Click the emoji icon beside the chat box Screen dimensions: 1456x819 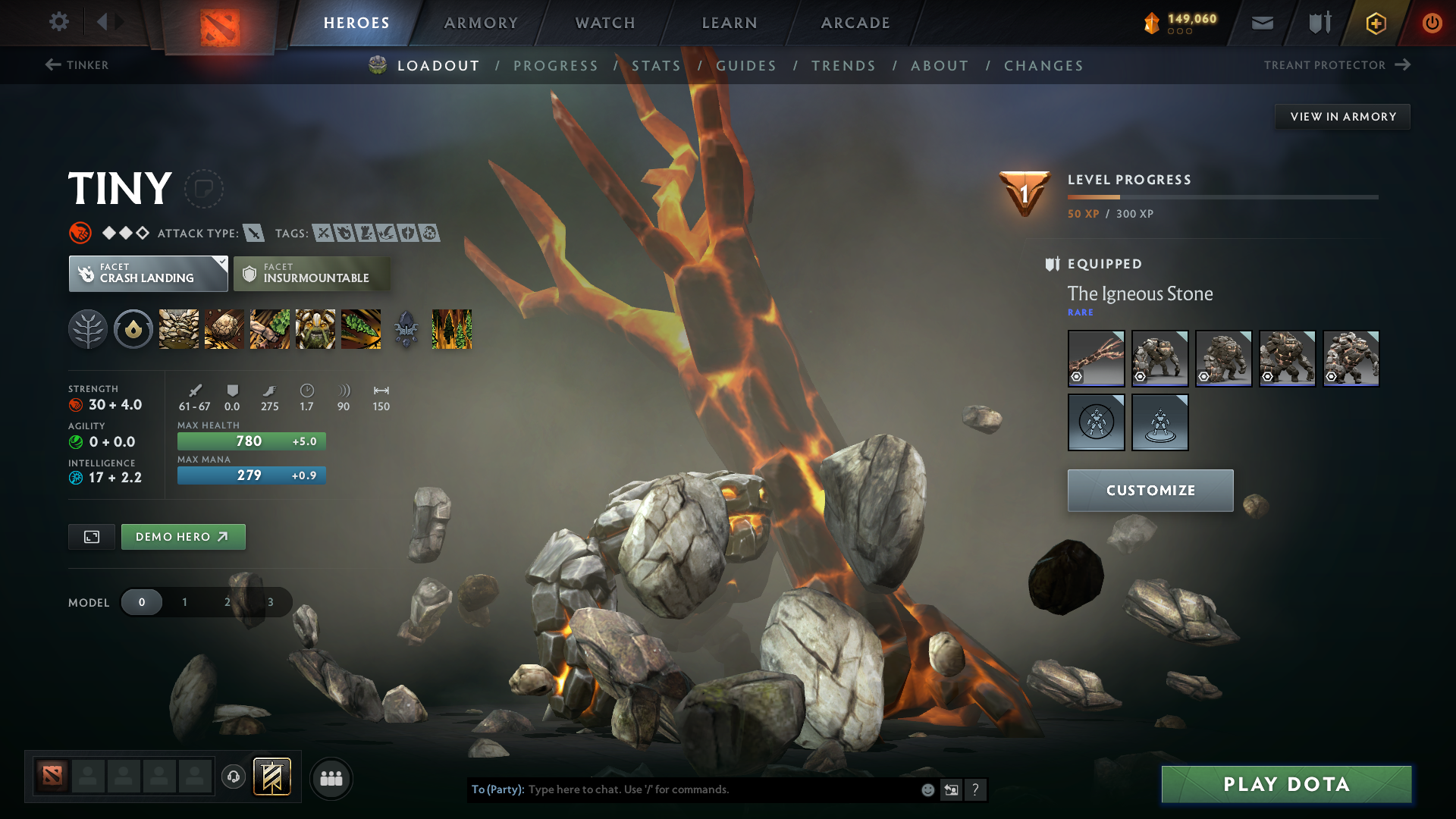tap(927, 789)
